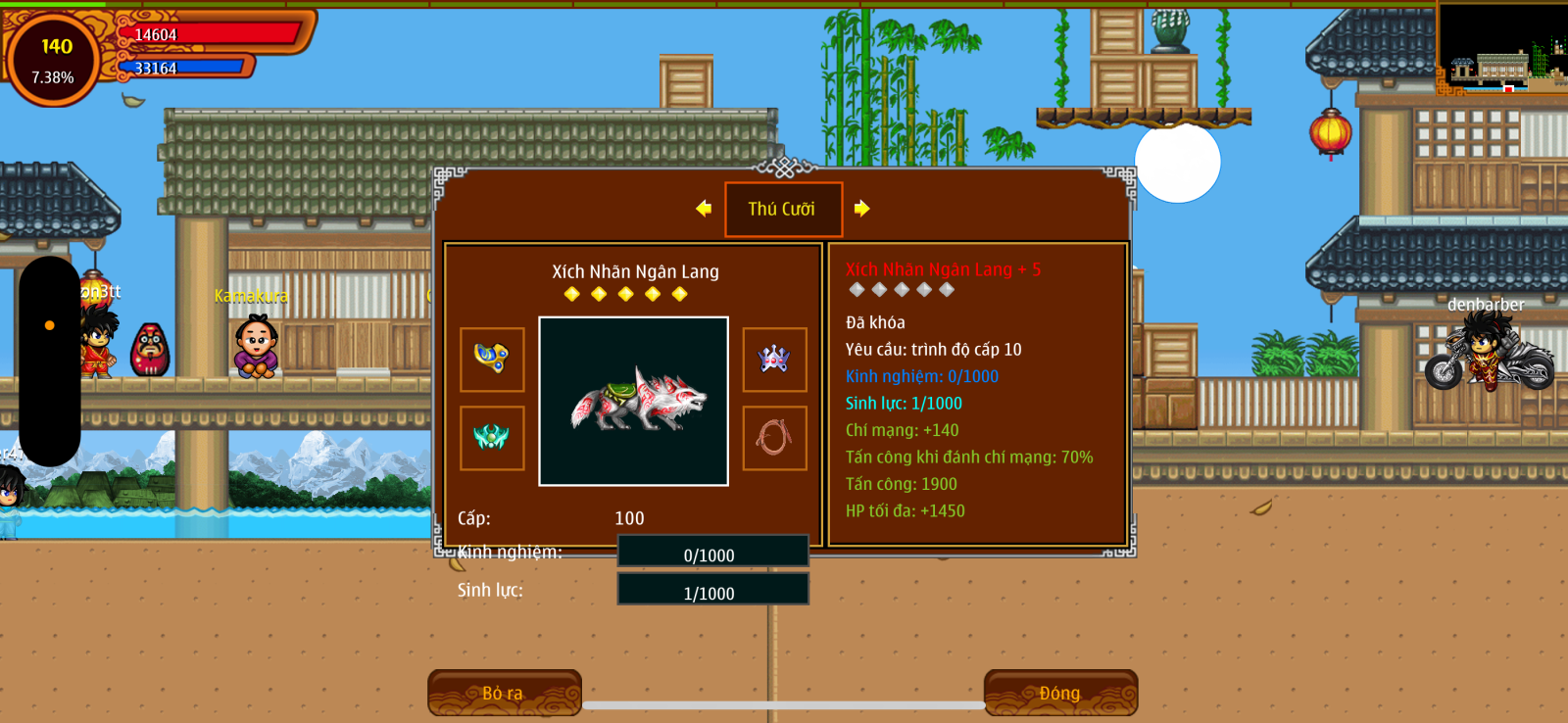Image resolution: width=1568 pixels, height=723 pixels.
Task: Select the teal winged armor slot
Action: (492, 438)
